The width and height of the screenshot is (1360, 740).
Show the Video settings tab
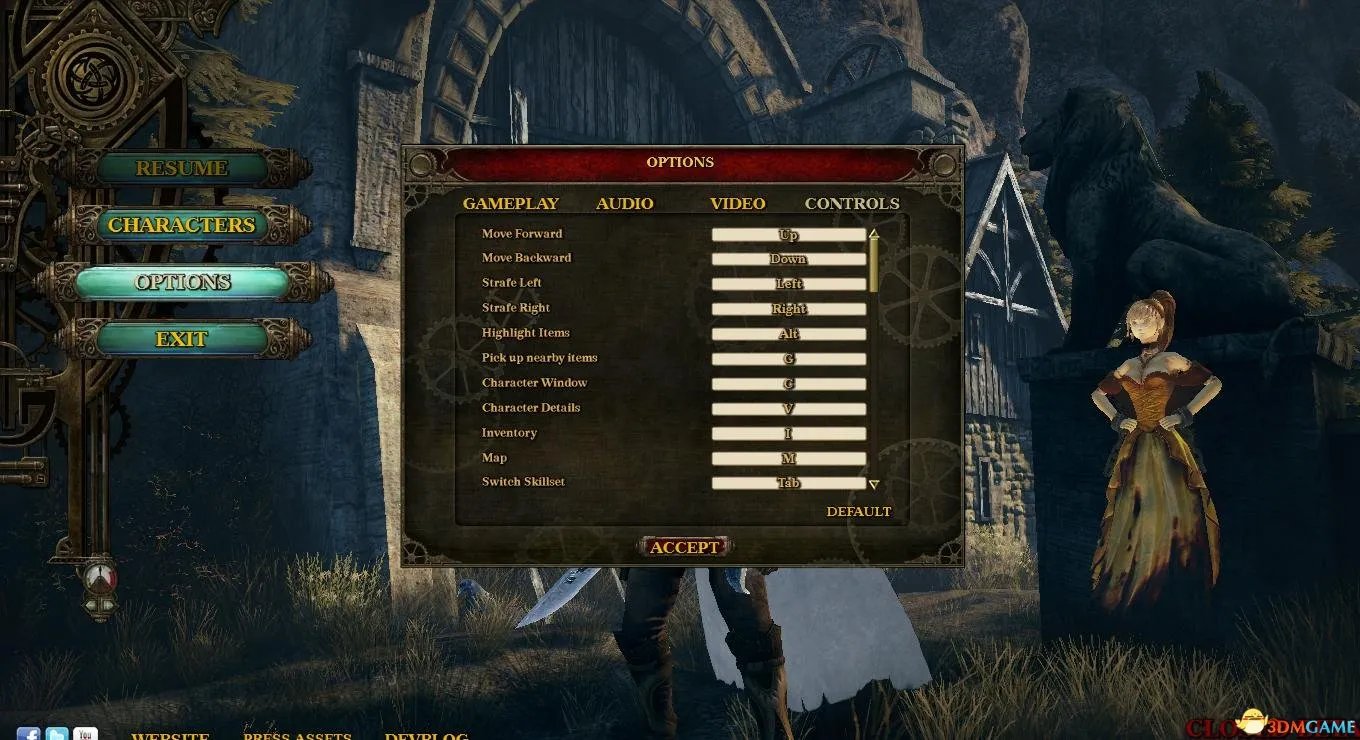738,204
